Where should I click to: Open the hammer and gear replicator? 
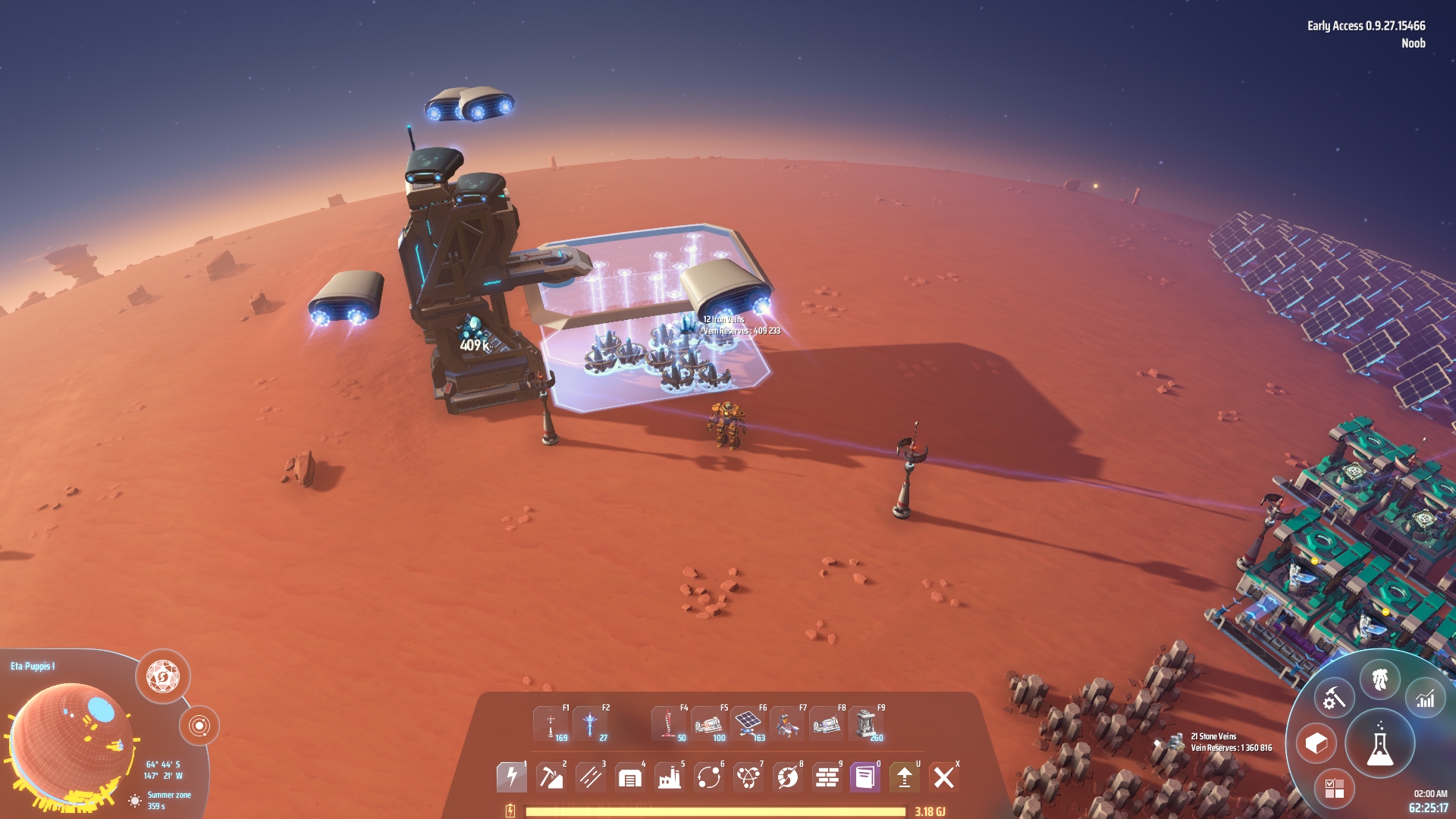tap(1334, 698)
